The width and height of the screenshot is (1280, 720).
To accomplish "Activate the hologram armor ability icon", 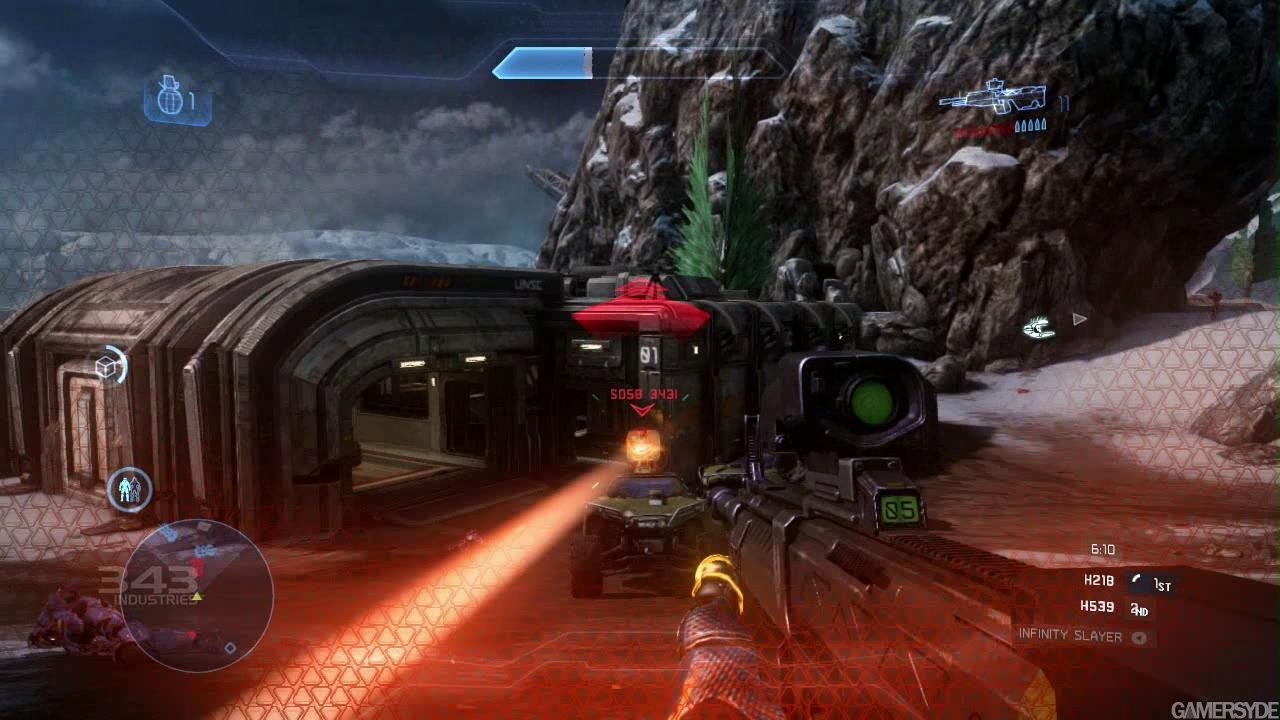I will click(129, 490).
